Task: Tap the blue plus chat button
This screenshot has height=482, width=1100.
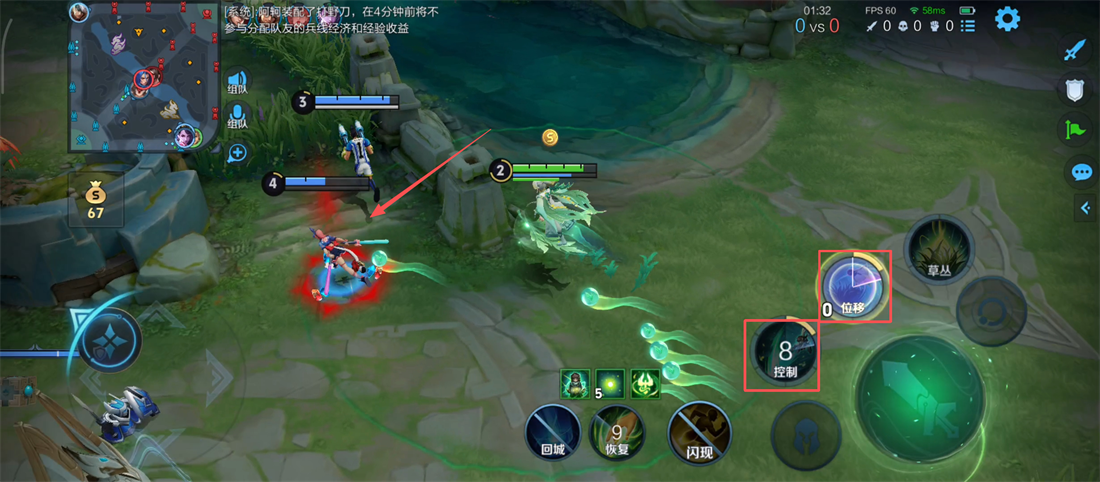Action: pos(237,153)
